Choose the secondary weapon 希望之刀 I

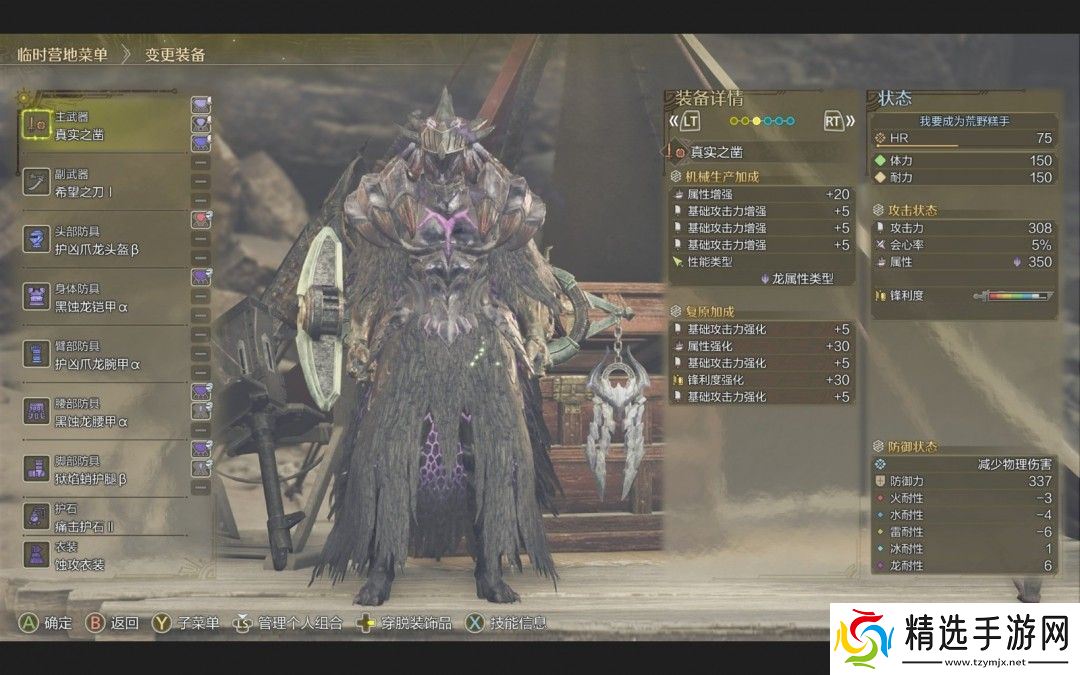100,181
